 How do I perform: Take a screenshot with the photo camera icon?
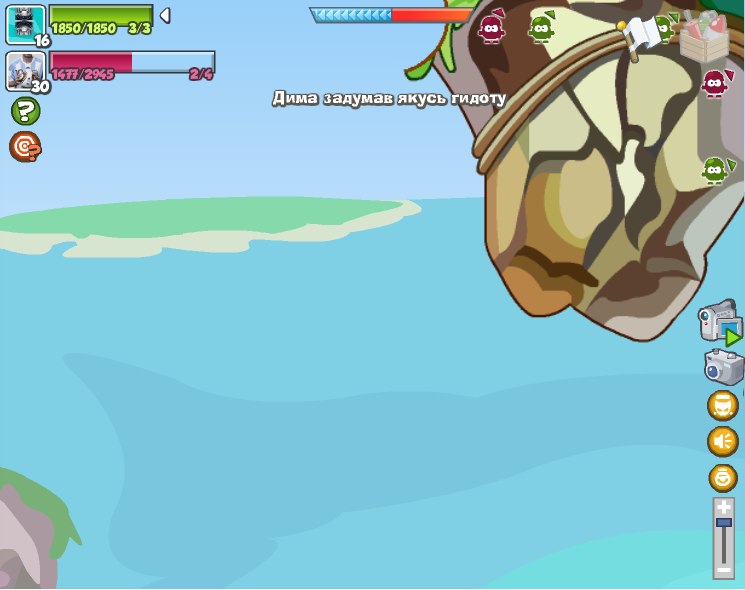(723, 367)
